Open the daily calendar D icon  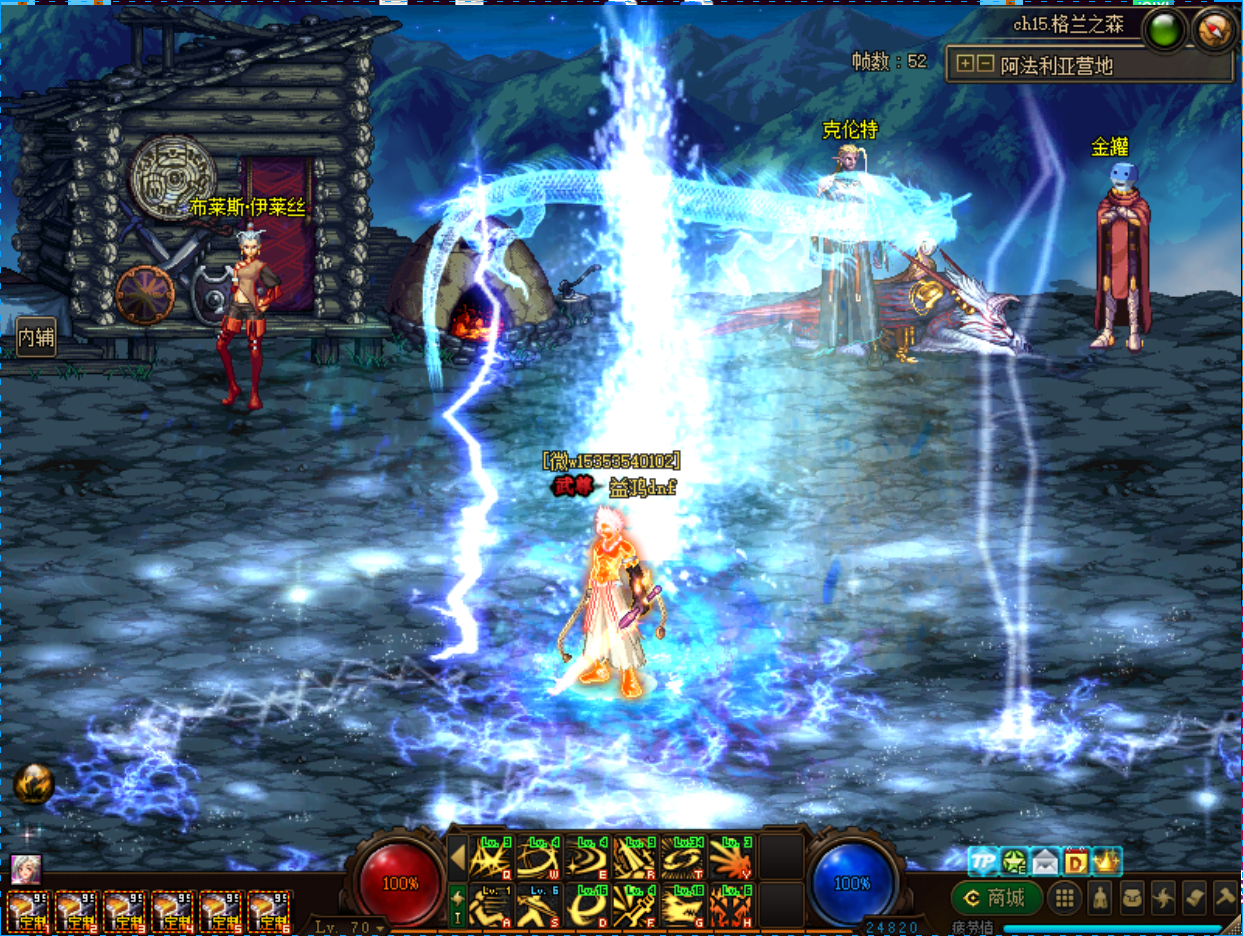point(1076,861)
